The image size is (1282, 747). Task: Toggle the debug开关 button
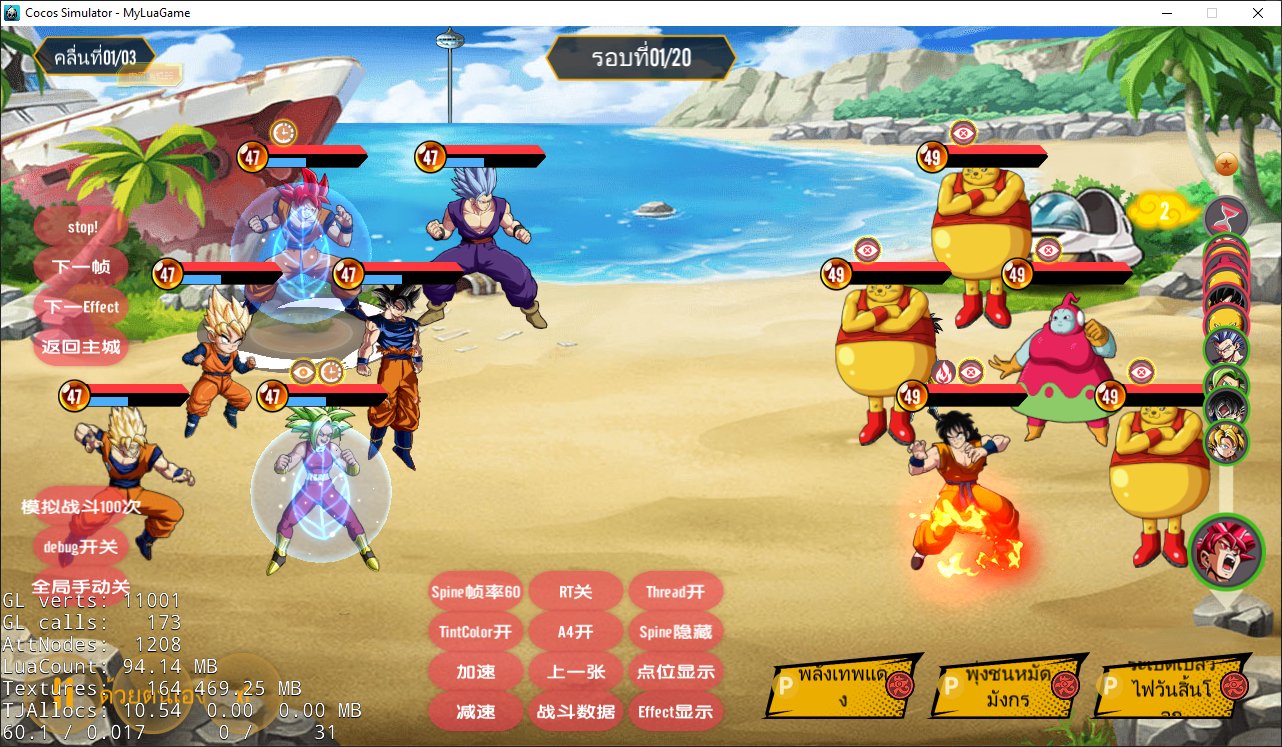[x=82, y=547]
